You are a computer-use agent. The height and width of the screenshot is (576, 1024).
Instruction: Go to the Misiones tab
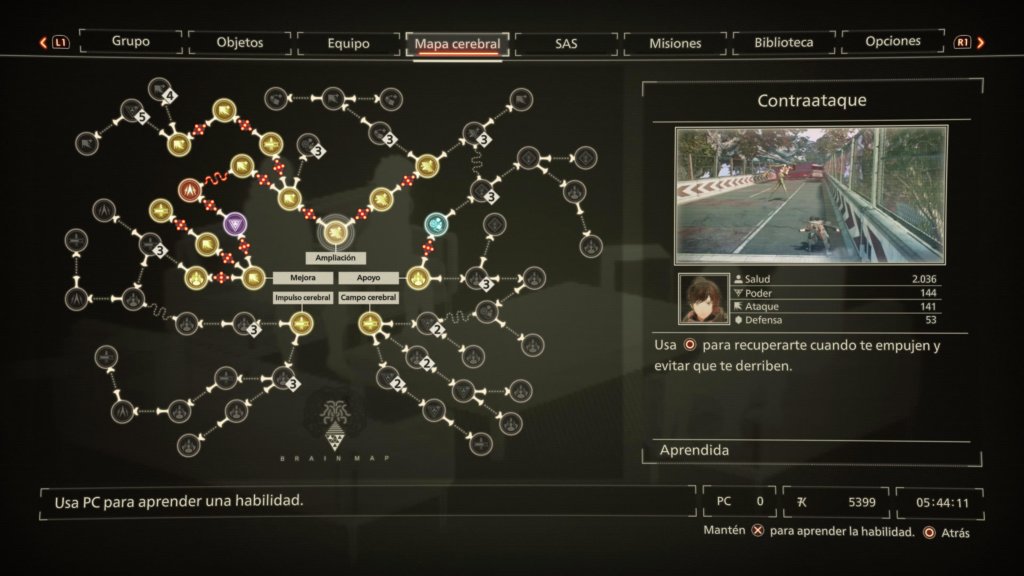point(675,43)
